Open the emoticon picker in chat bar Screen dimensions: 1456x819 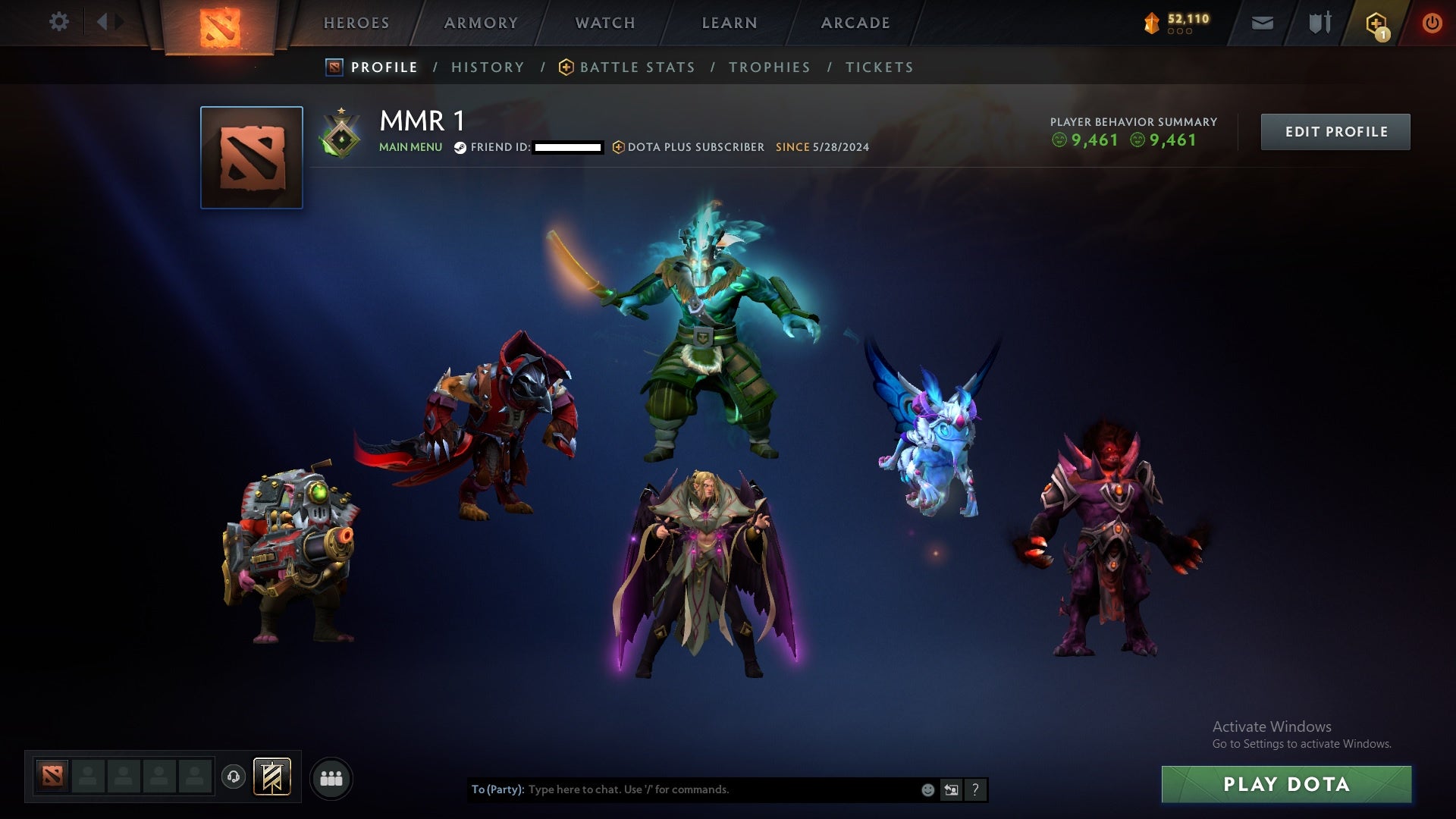(x=927, y=789)
